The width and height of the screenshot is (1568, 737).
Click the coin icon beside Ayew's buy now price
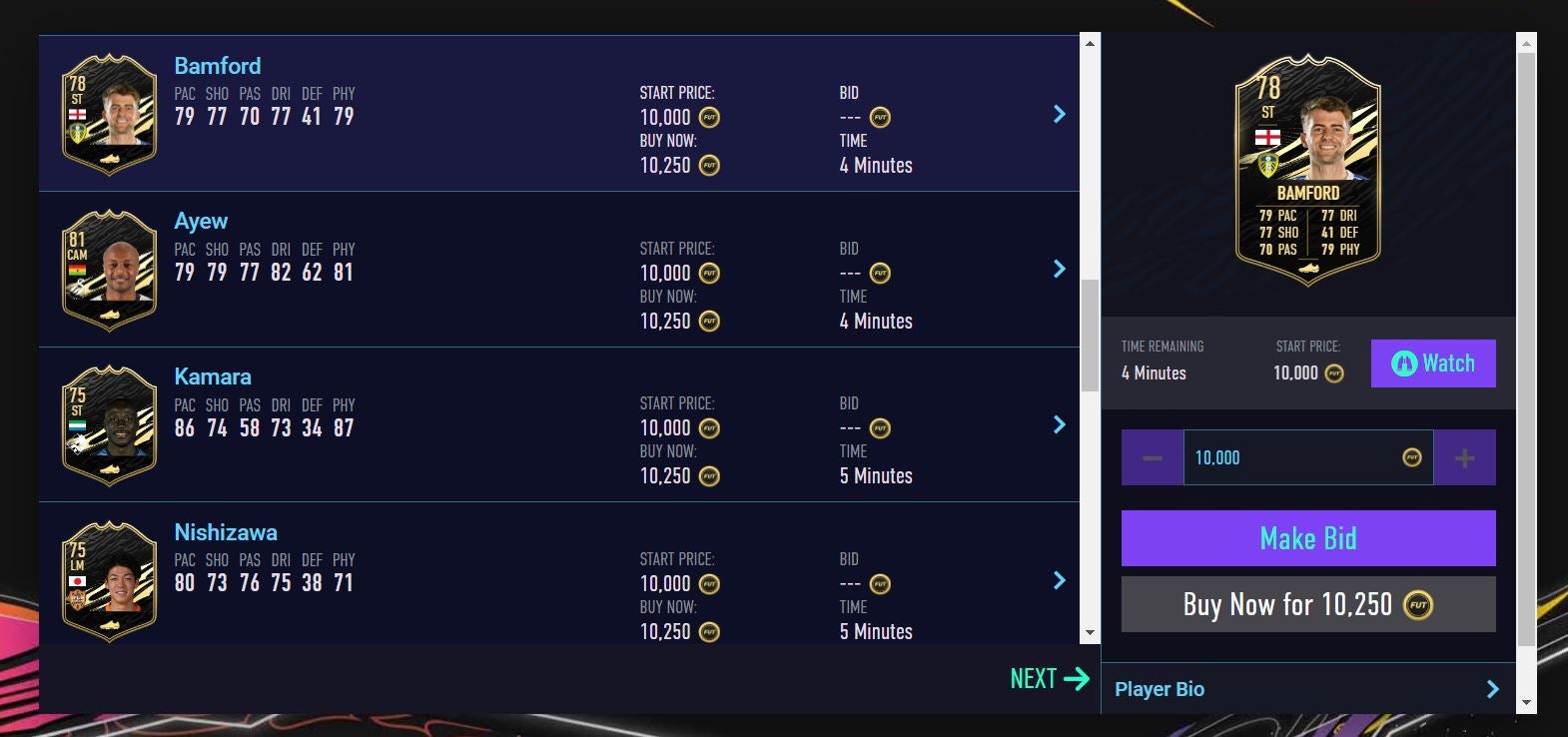(708, 322)
